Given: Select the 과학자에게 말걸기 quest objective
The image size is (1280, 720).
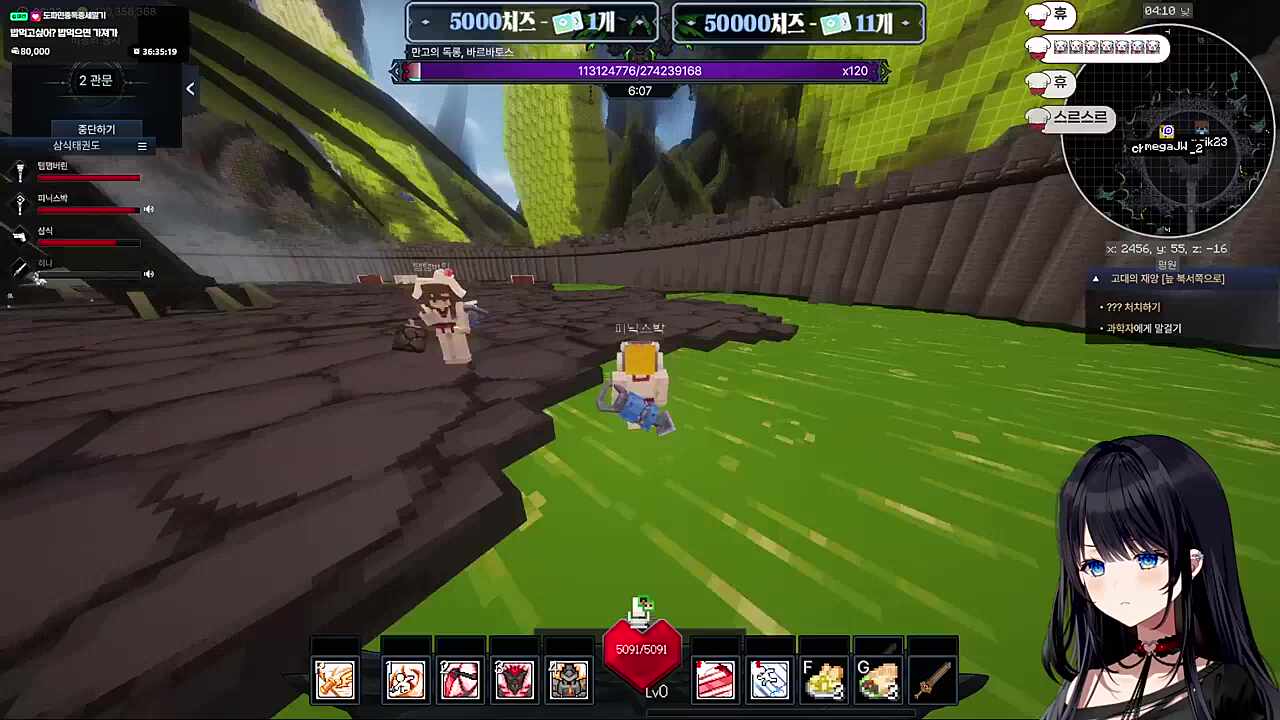Looking at the screenshot, I should pyautogui.click(x=1143, y=328).
